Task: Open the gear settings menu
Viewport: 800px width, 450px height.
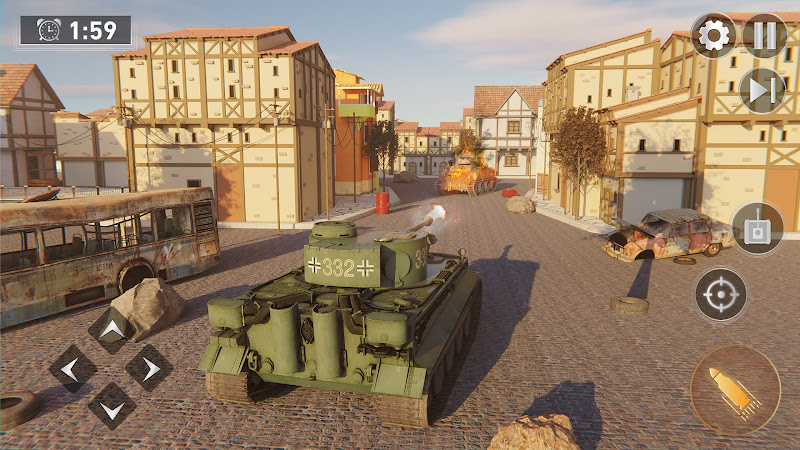Action: click(x=713, y=36)
